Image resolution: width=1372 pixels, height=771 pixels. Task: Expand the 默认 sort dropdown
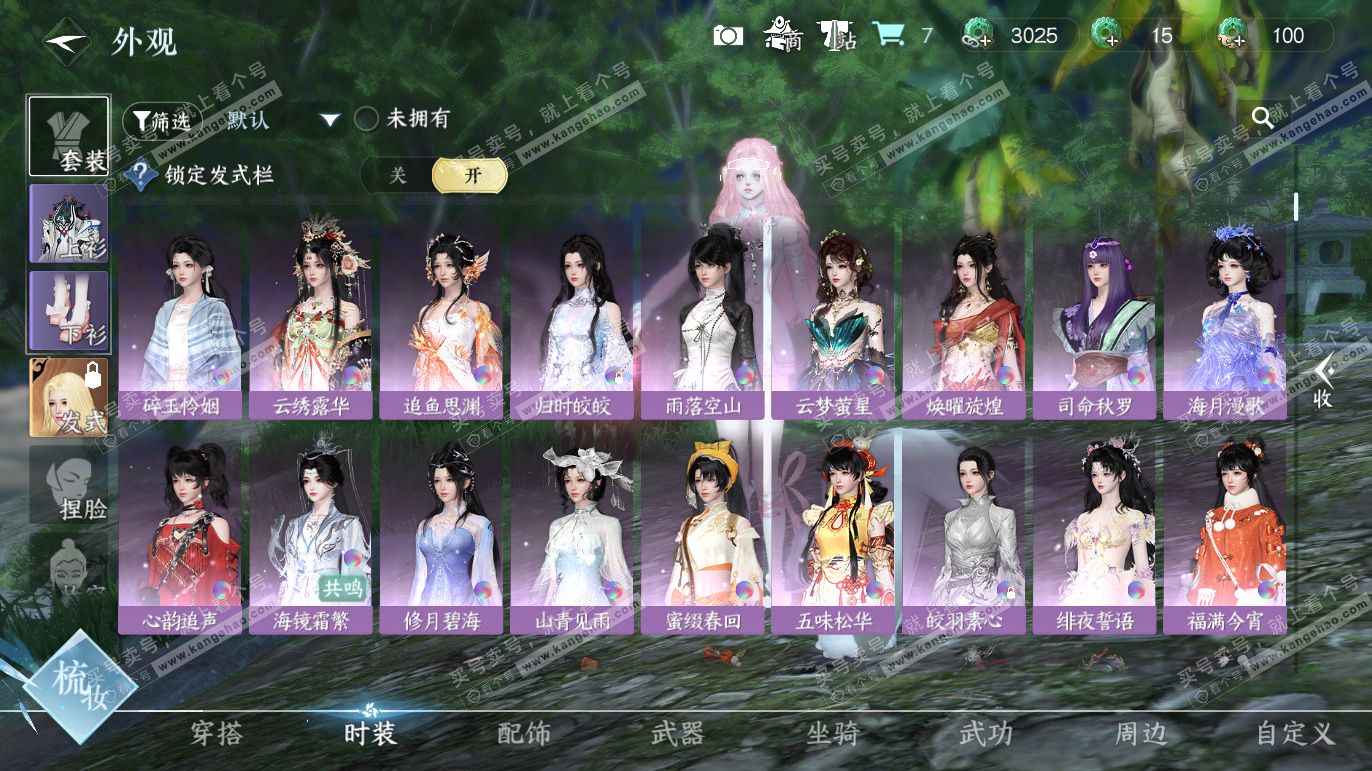pos(330,121)
